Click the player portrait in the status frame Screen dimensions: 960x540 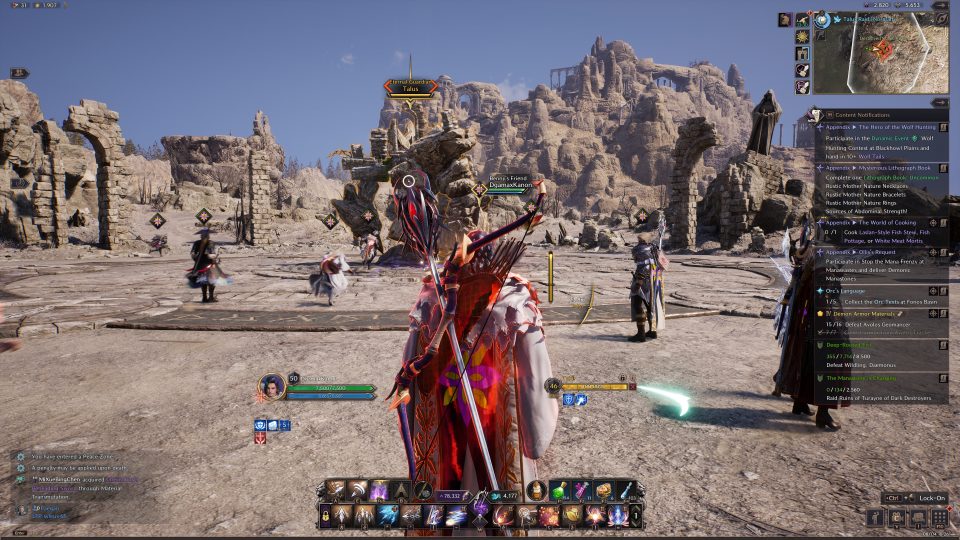click(x=271, y=387)
